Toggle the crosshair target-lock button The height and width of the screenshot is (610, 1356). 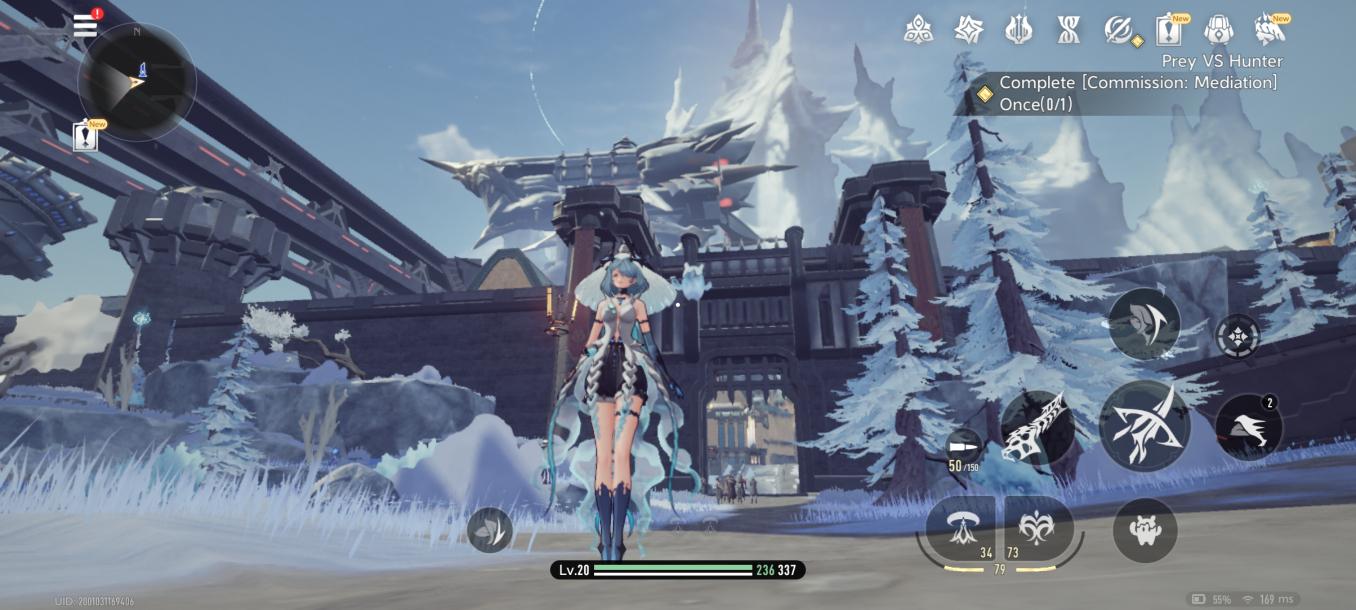tap(1238, 336)
